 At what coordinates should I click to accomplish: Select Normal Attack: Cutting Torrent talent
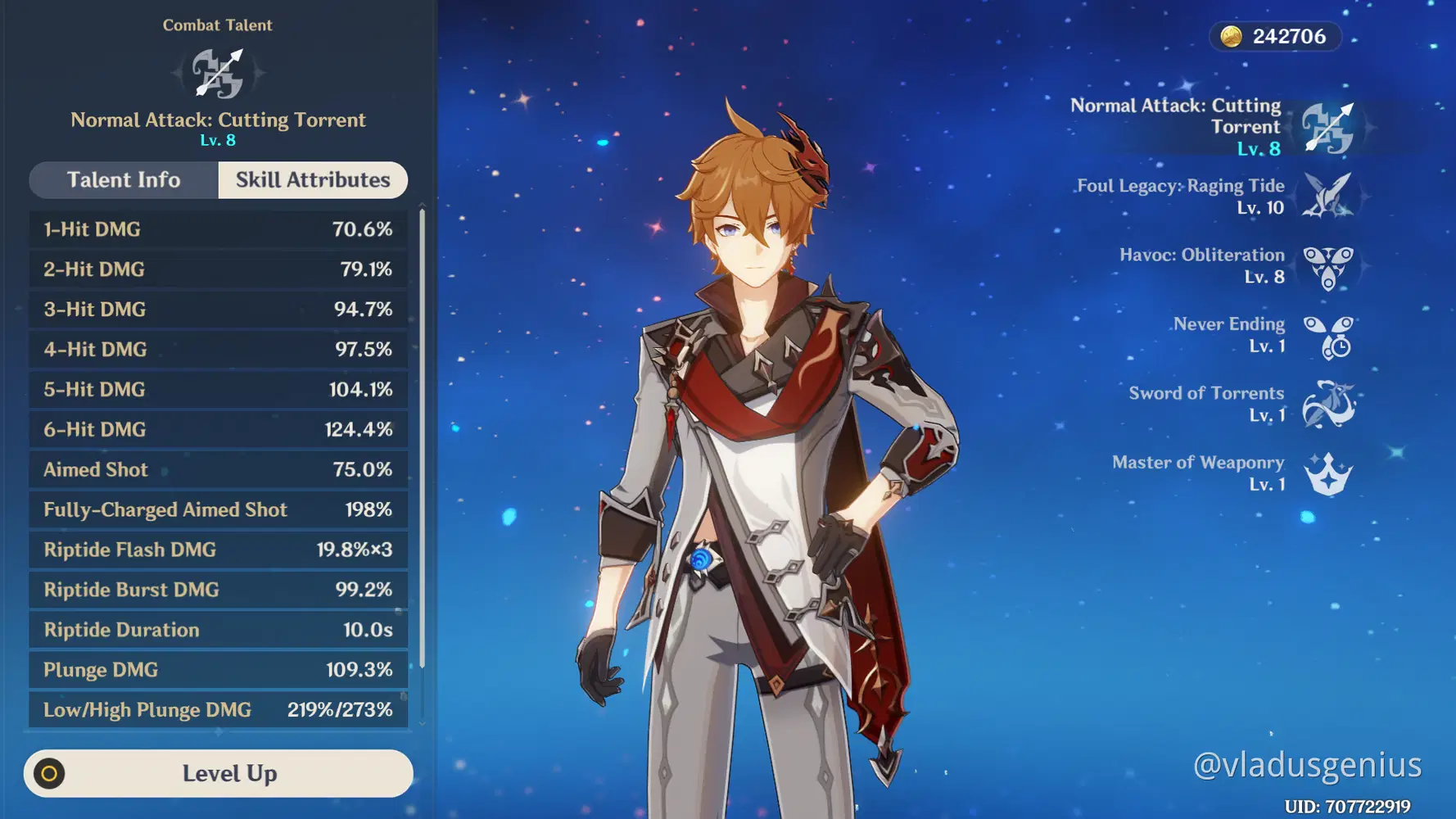tap(1327, 128)
